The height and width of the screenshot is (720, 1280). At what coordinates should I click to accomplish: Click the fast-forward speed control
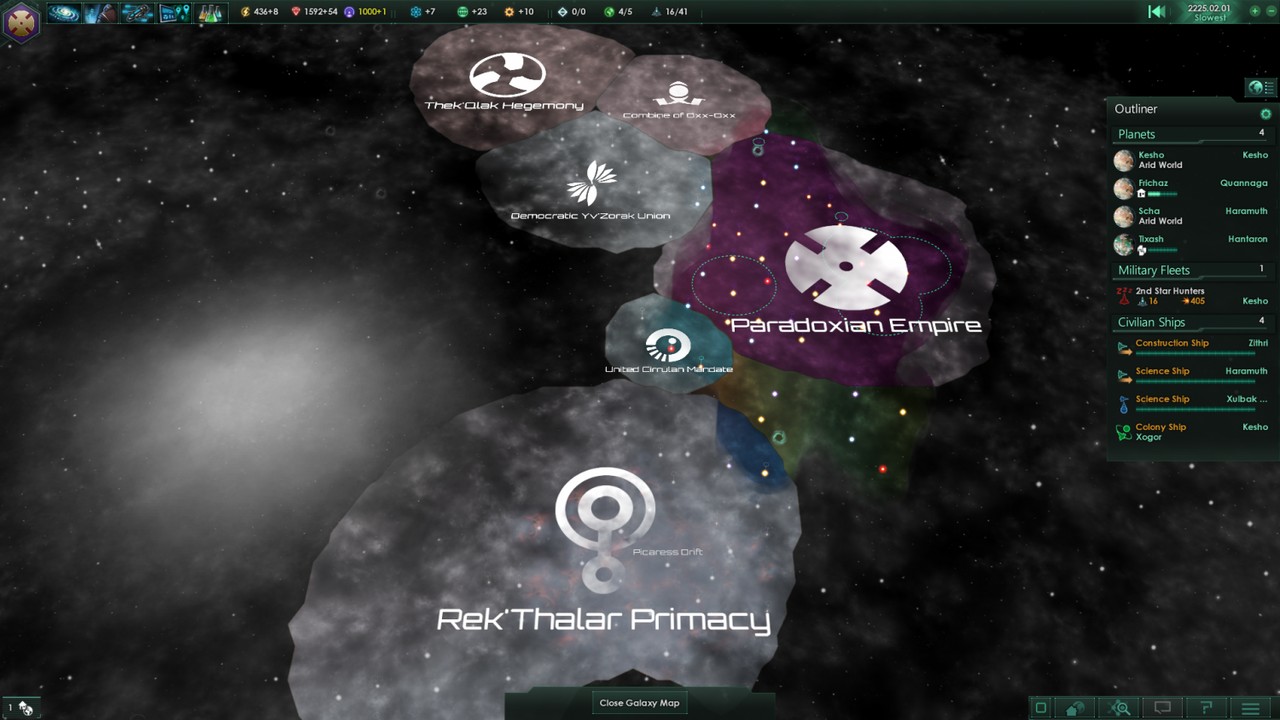point(1253,12)
